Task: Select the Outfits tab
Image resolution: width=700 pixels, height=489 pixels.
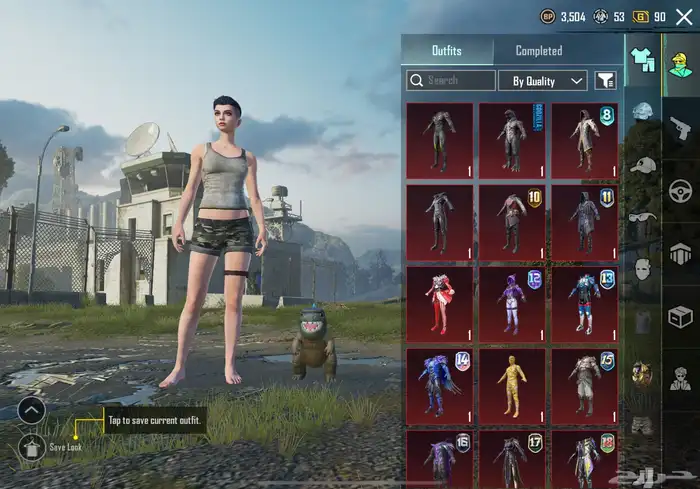Action: point(447,50)
